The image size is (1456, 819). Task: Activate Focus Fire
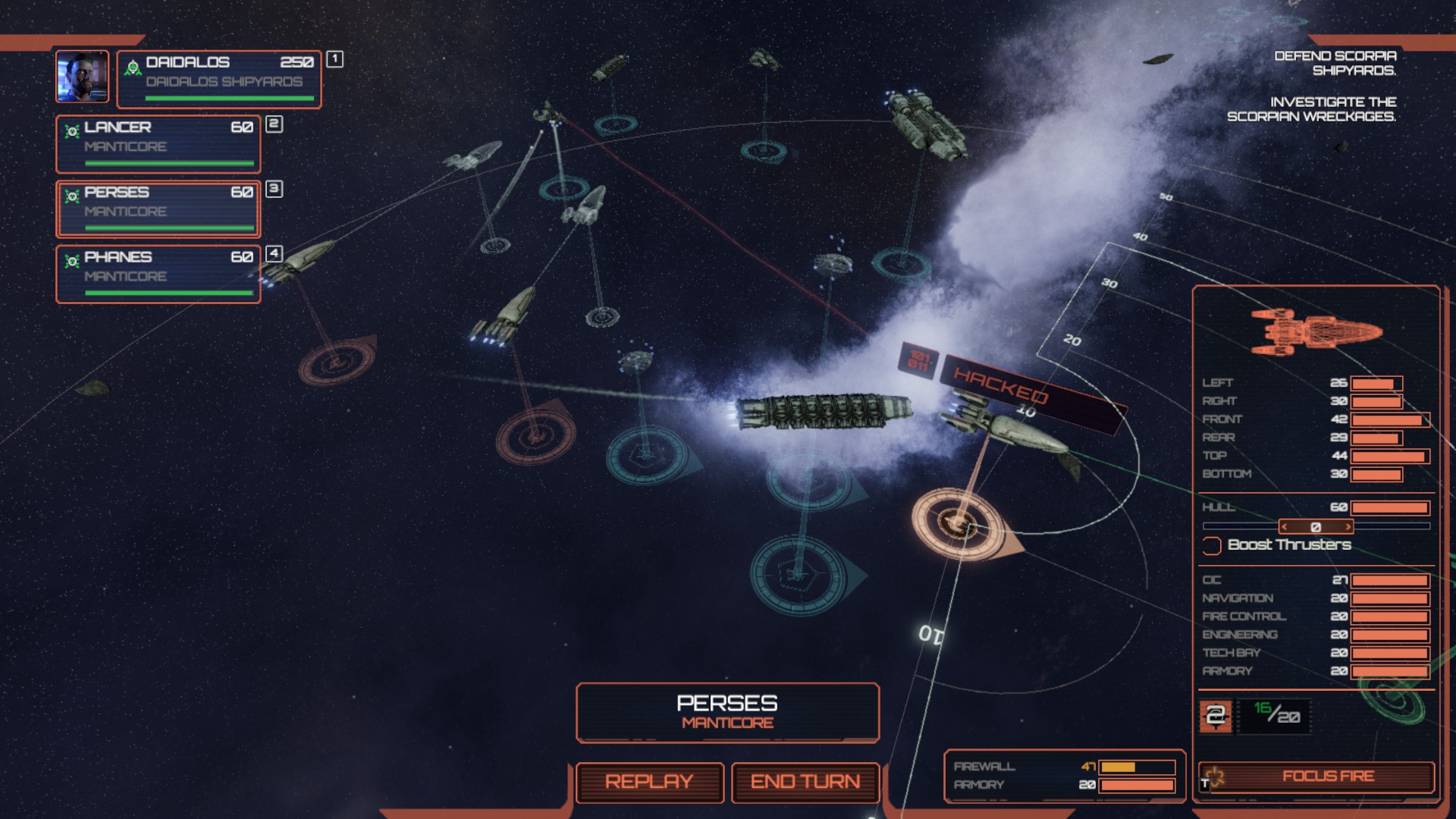click(1316, 777)
